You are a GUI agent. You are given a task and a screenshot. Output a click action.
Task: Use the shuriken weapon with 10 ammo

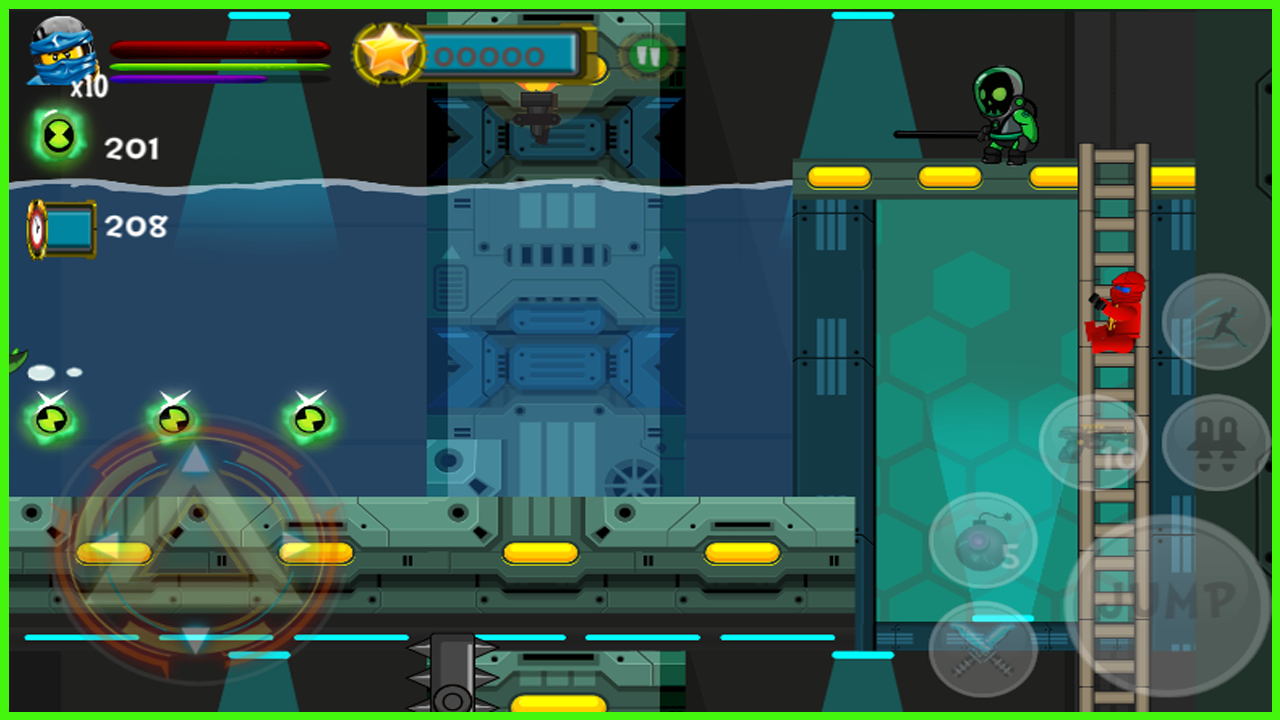[x=1093, y=441]
